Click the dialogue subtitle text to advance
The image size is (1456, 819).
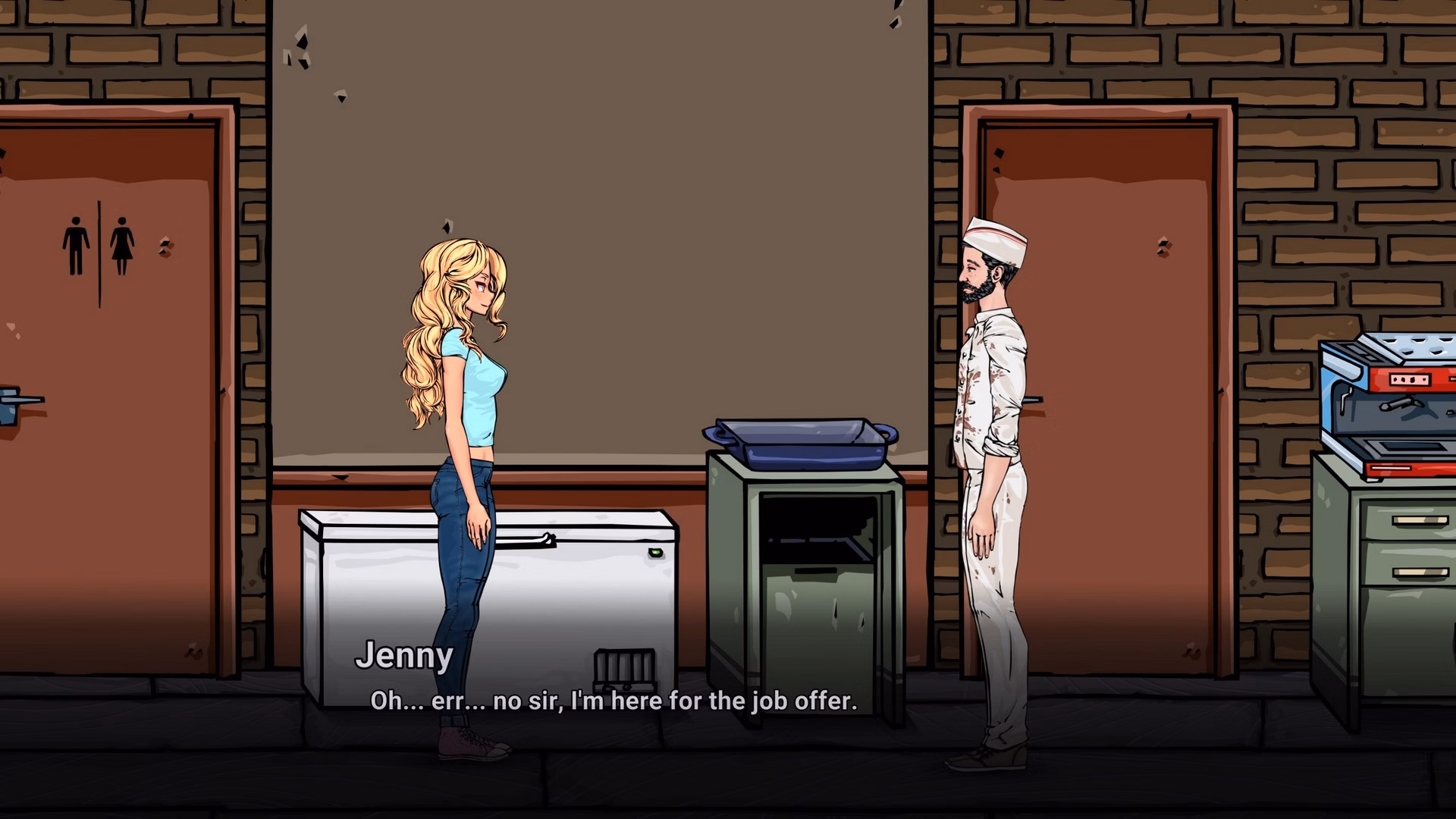[x=613, y=700]
